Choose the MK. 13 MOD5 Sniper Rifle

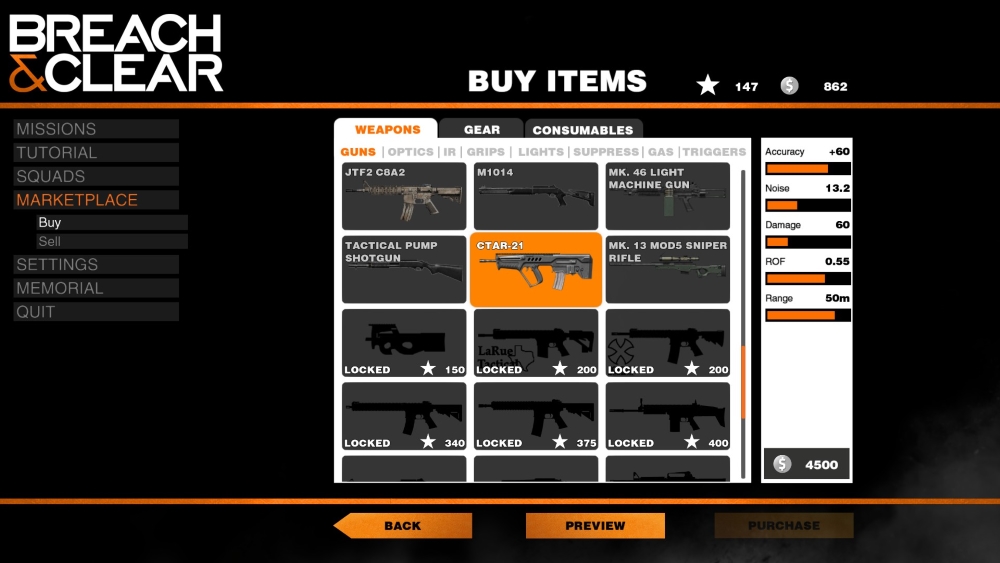point(667,270)
